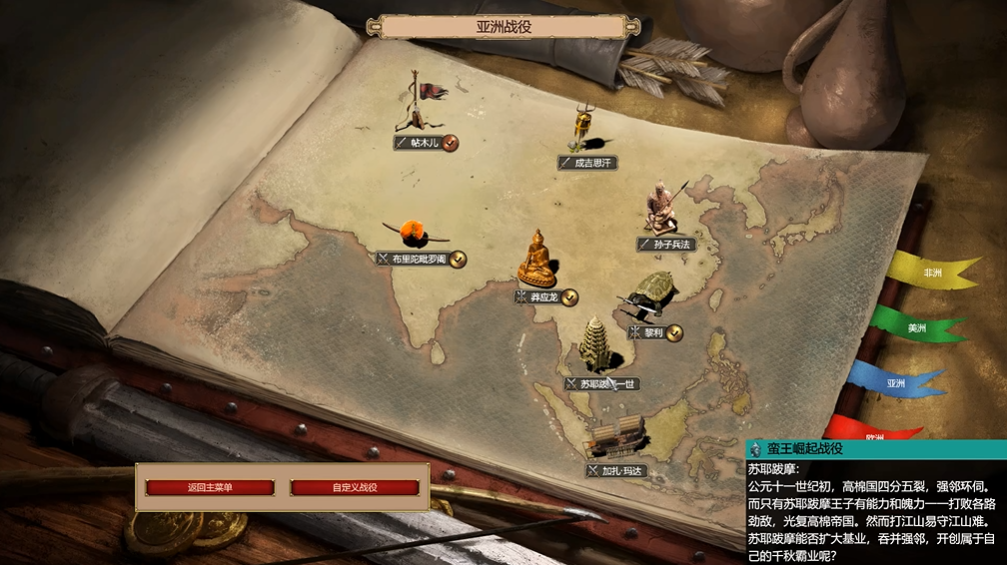The width and height of the screenshot is (1007, 565).
Task: Click 返回主菜单 to return to main menu
Action: click(210, 488)
